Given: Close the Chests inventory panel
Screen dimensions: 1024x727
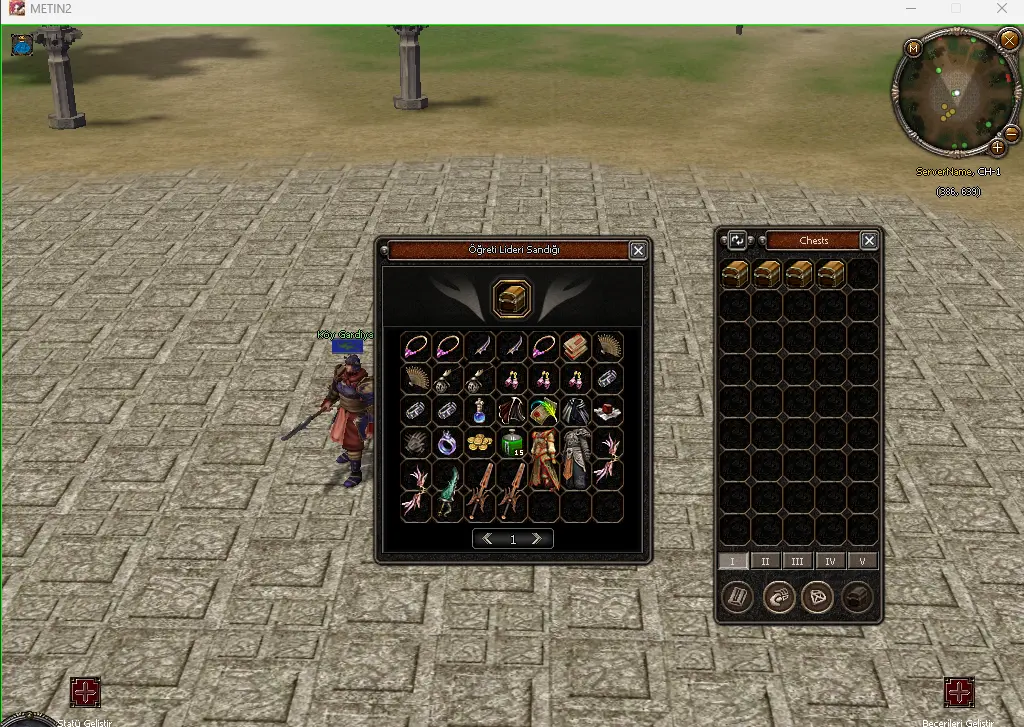Looking at the screenshot, I should pos(869,240).
